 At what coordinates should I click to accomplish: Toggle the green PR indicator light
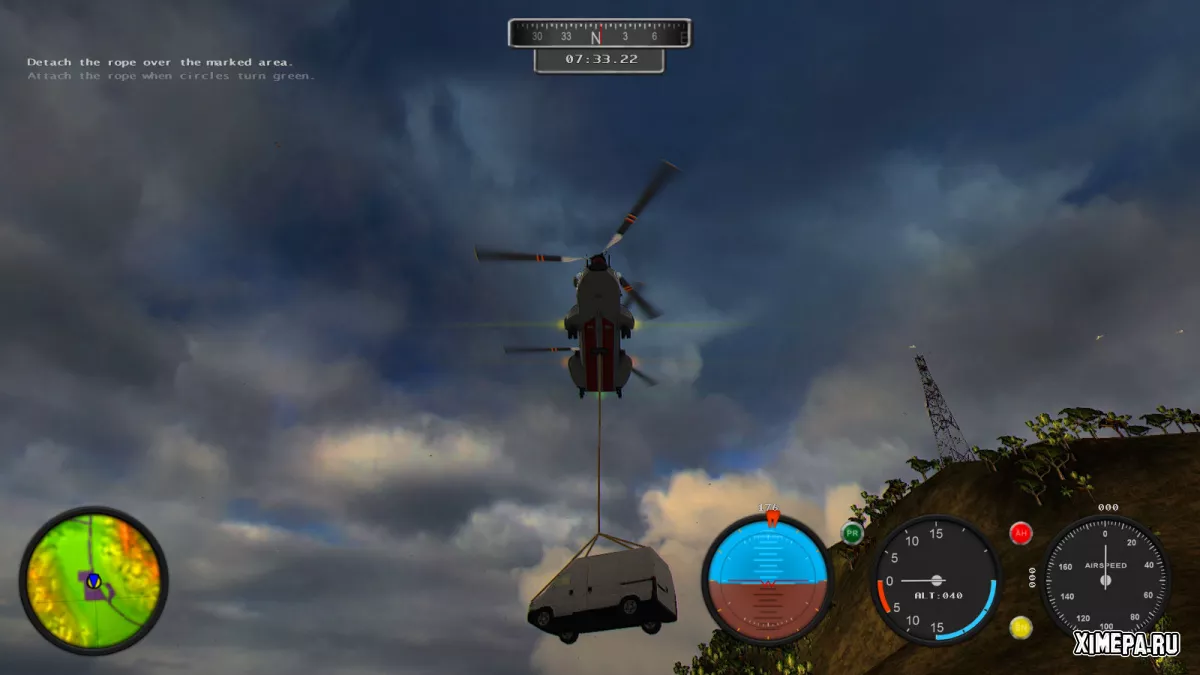coord(852,533)
